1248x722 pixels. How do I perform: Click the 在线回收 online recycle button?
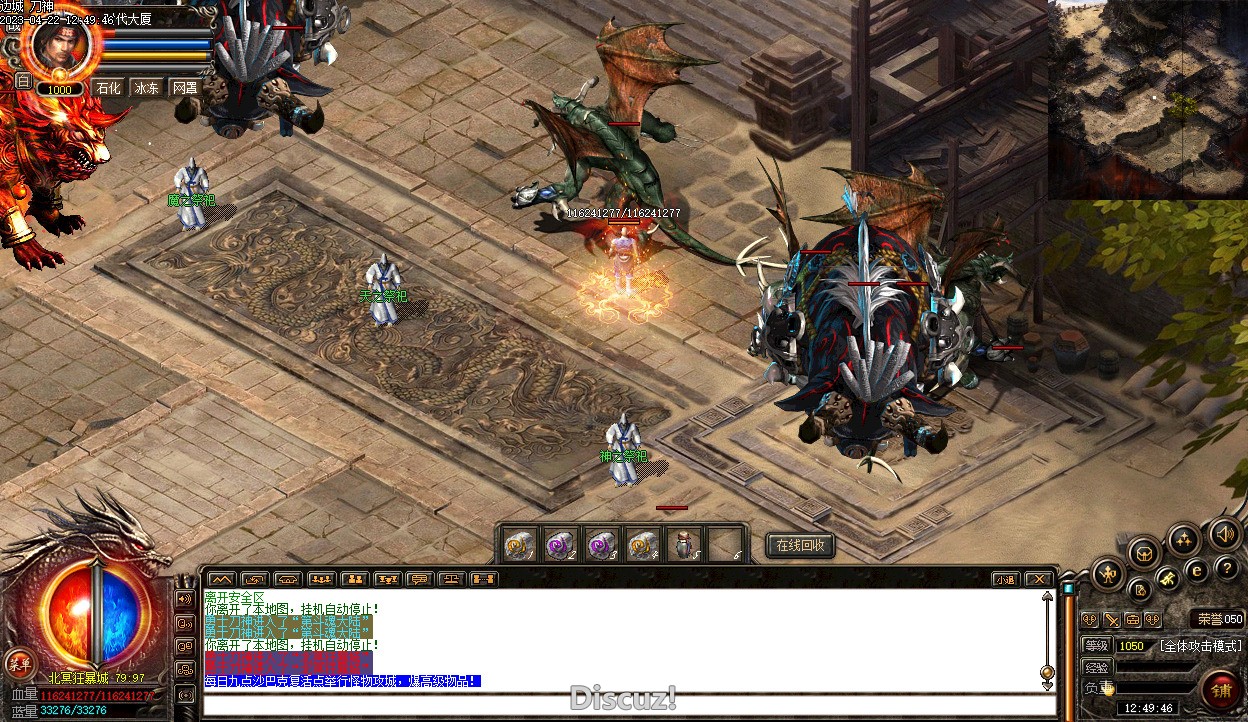pyautogui.click(x=800, y=545)
